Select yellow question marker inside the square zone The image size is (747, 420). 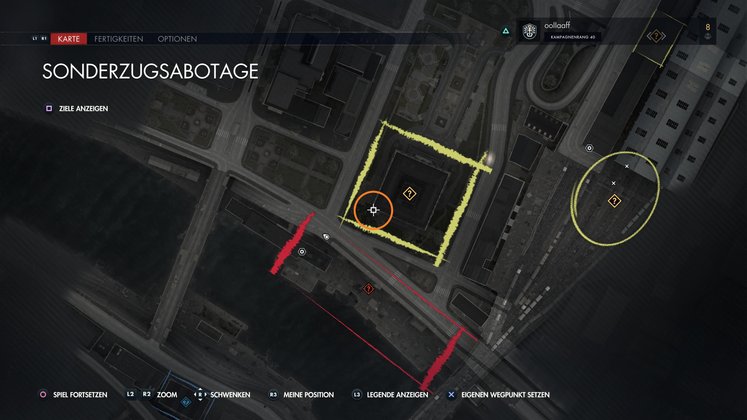[409, 192]
